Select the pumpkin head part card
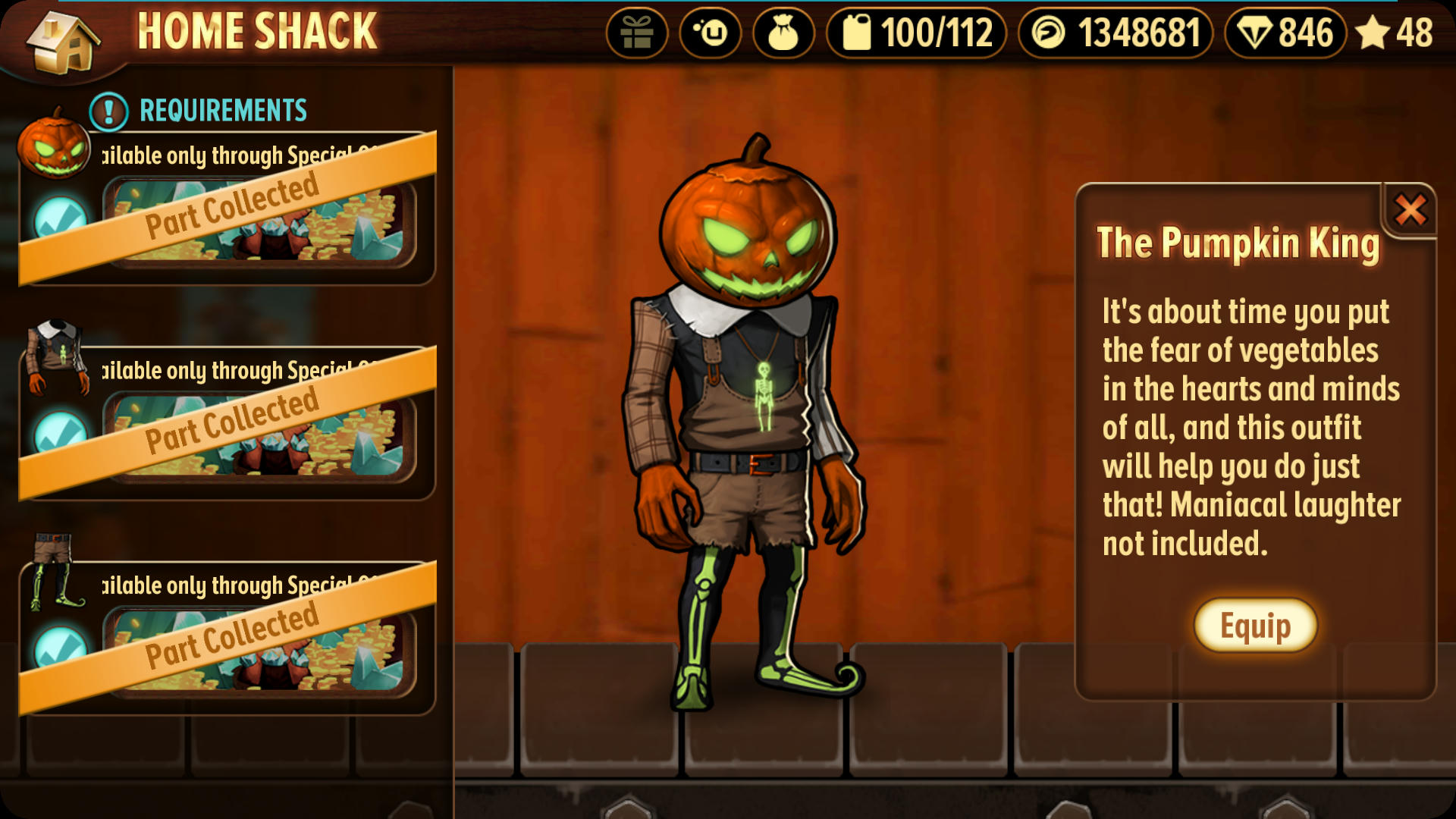 [x=227, y=209]
